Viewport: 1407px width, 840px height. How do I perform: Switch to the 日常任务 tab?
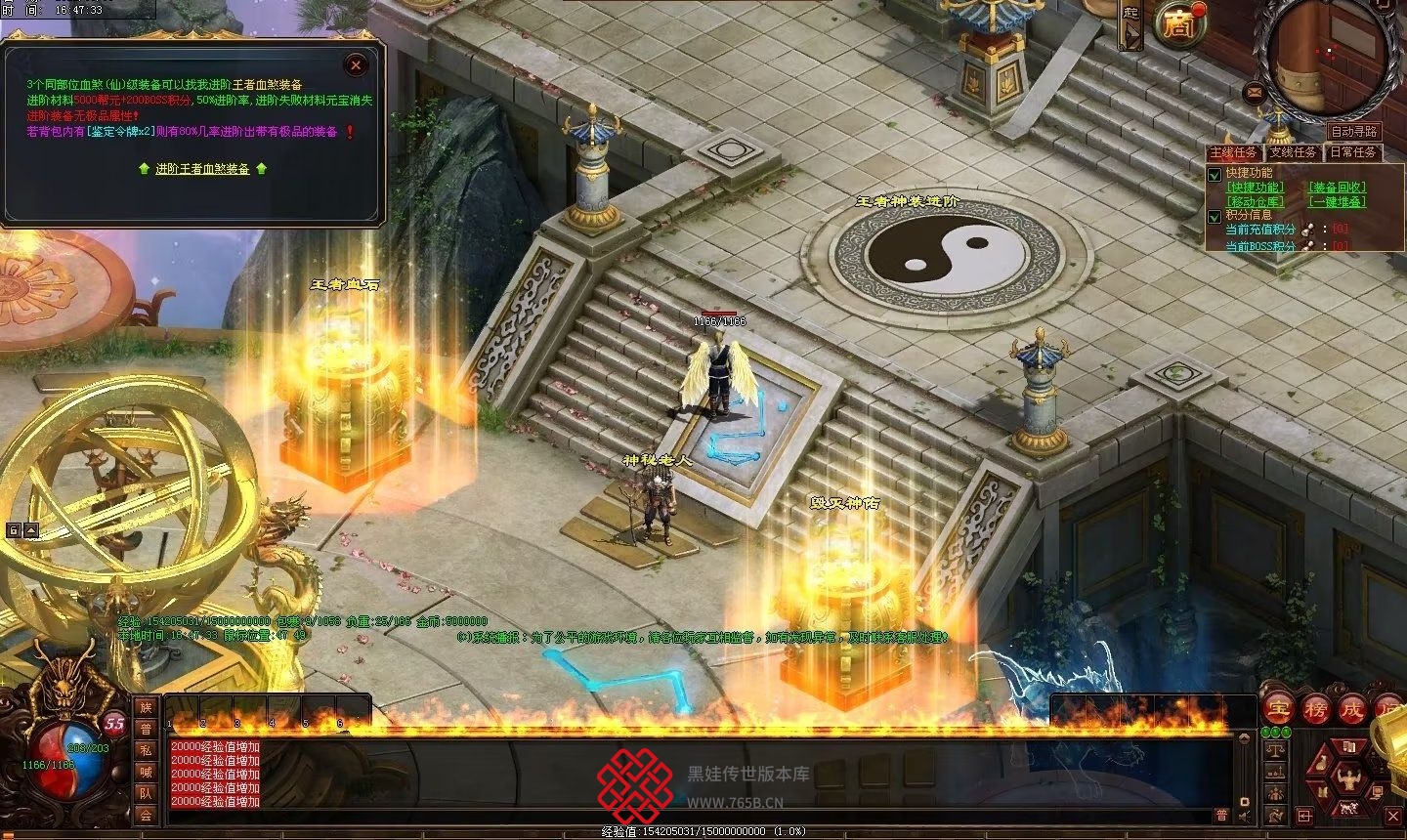1352,152
